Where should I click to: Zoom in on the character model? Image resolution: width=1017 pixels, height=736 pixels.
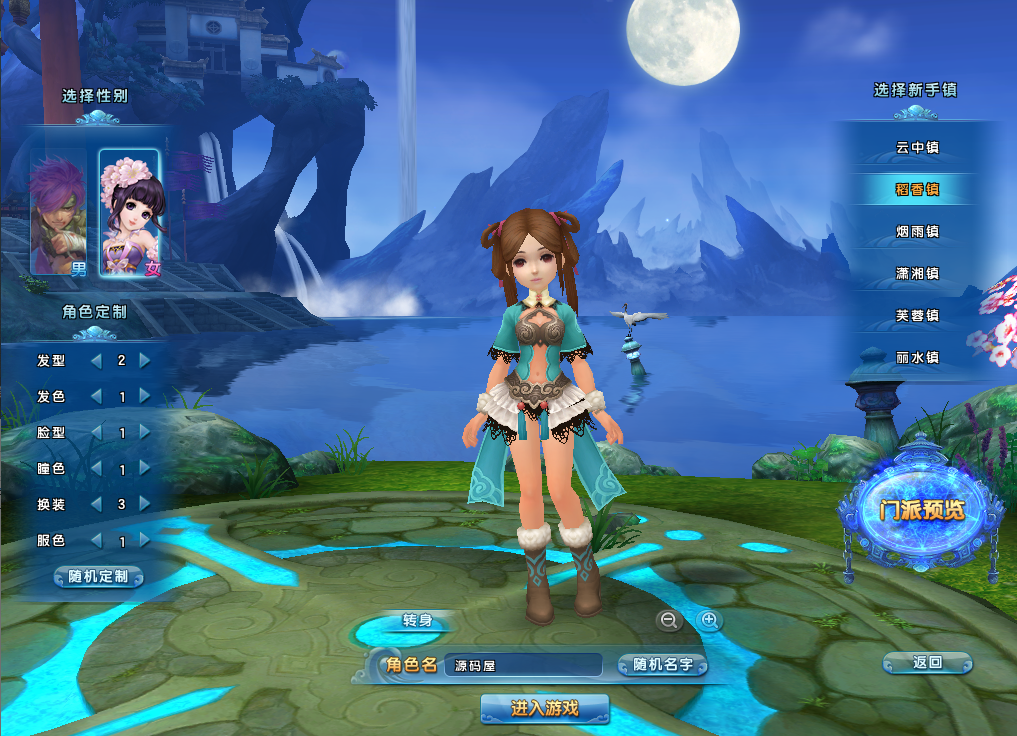point(710,621)
